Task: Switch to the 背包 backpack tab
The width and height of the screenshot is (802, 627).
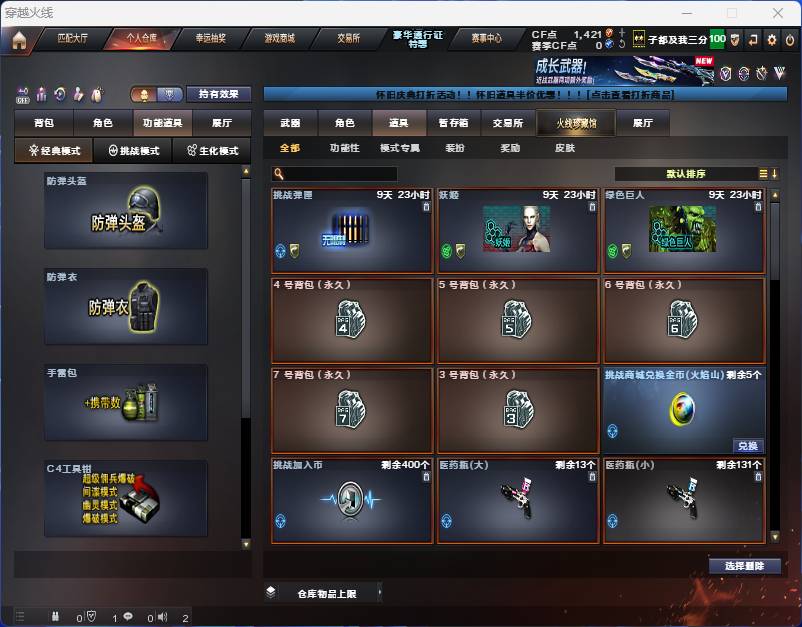Action: click(x=44, y=122)
